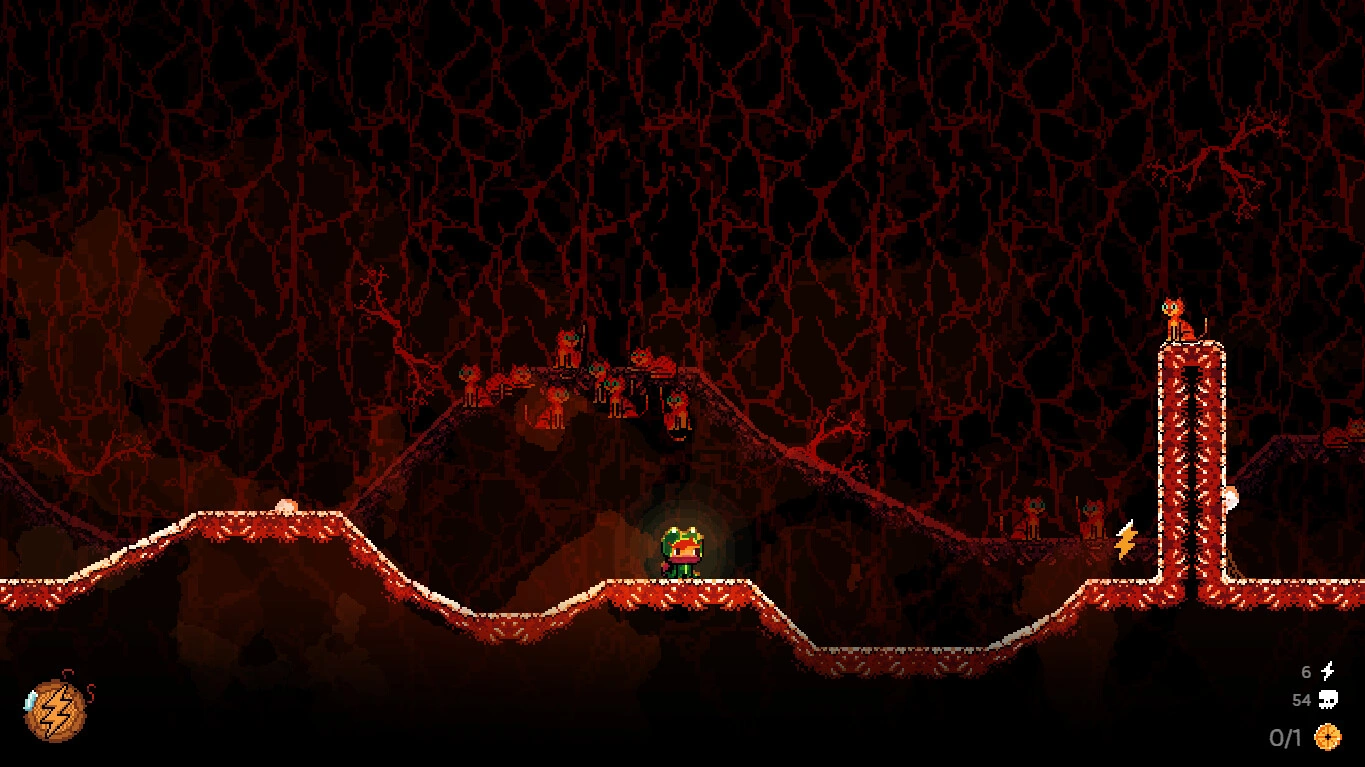Pick up the lightning bolt near the tower

click(1126, 540)
